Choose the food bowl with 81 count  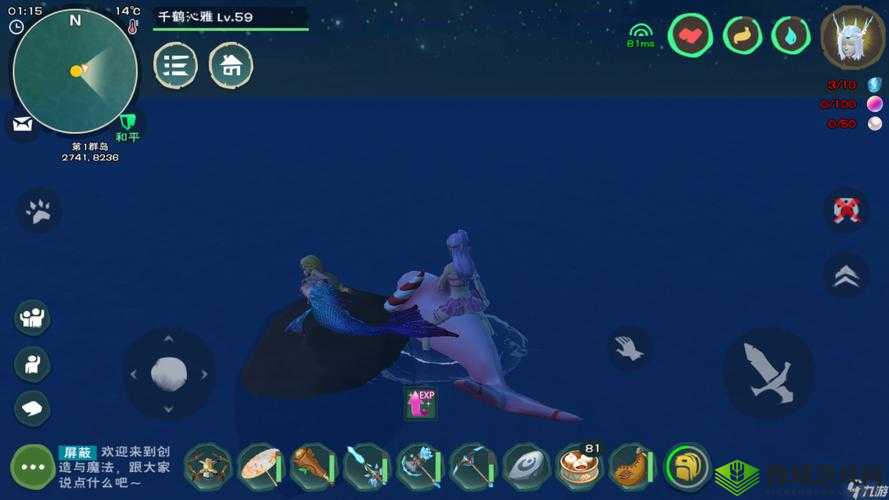580,466
